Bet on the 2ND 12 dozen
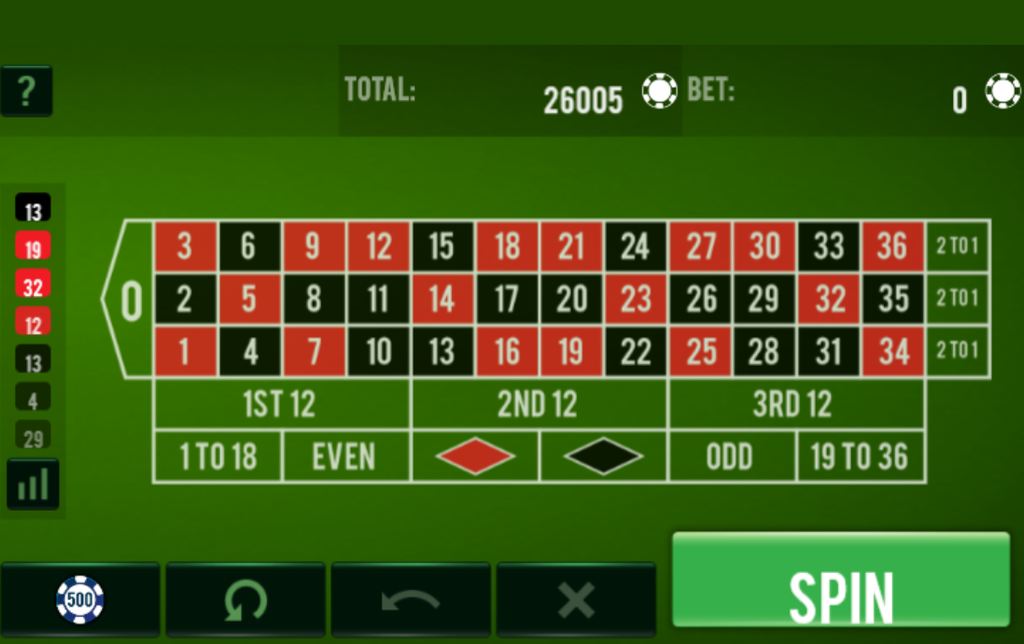This screenshot has height=644, width=1024. click(x=538, y=404)
